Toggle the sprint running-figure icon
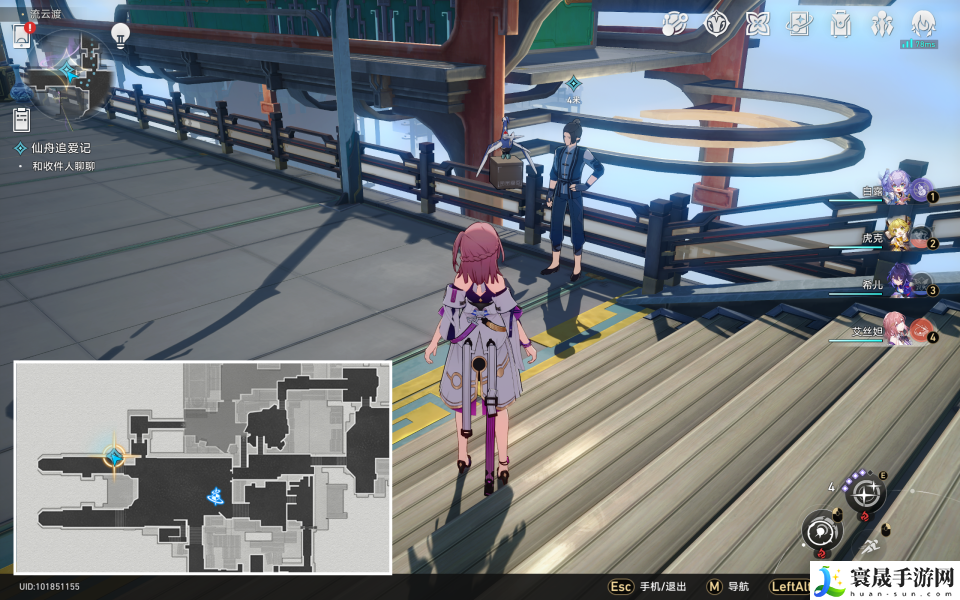Image resolution: width=960 pixels, height=600 pixels. [x=872, y=546]
